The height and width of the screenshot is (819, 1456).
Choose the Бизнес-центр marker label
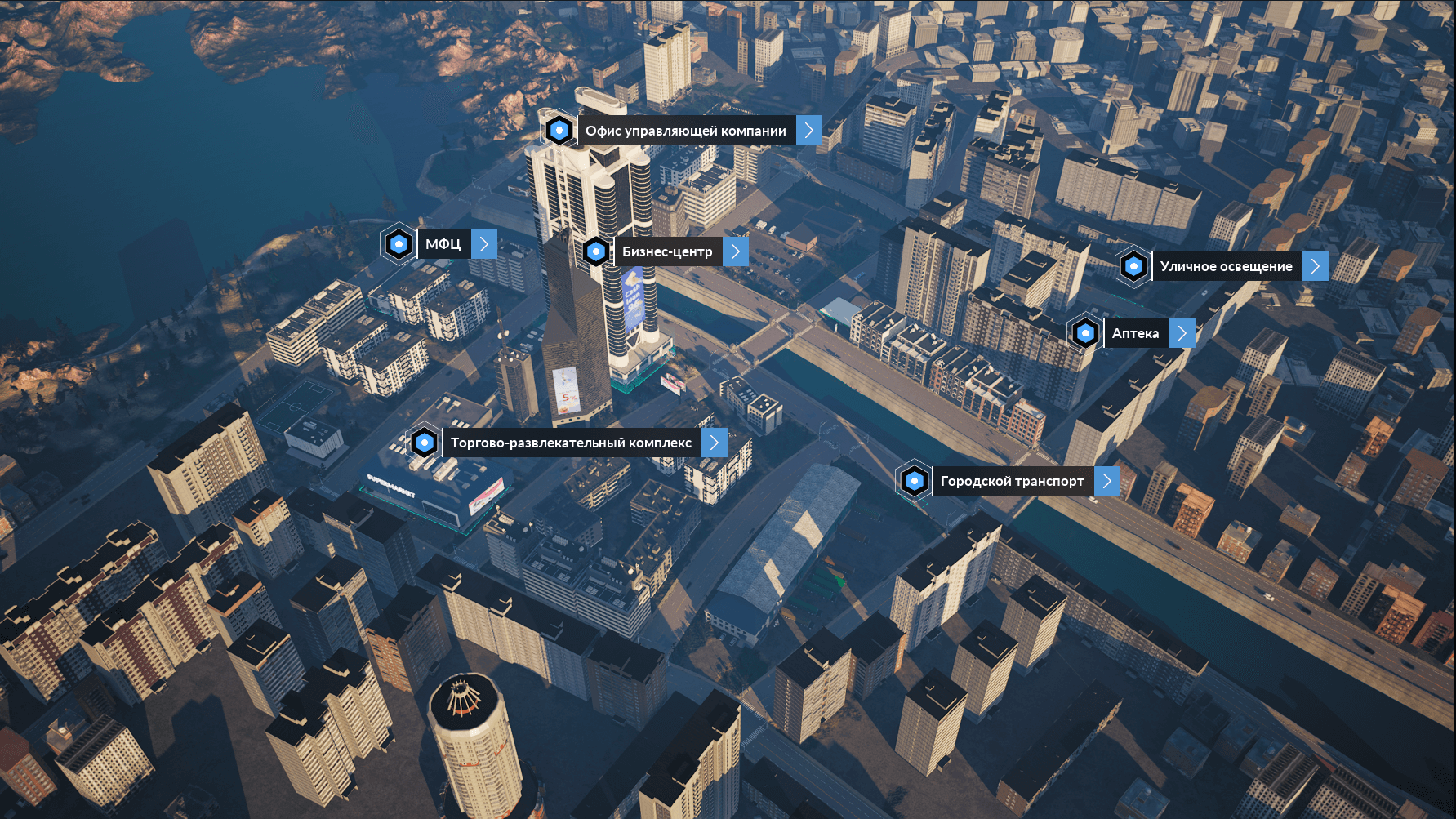[667, 251]
